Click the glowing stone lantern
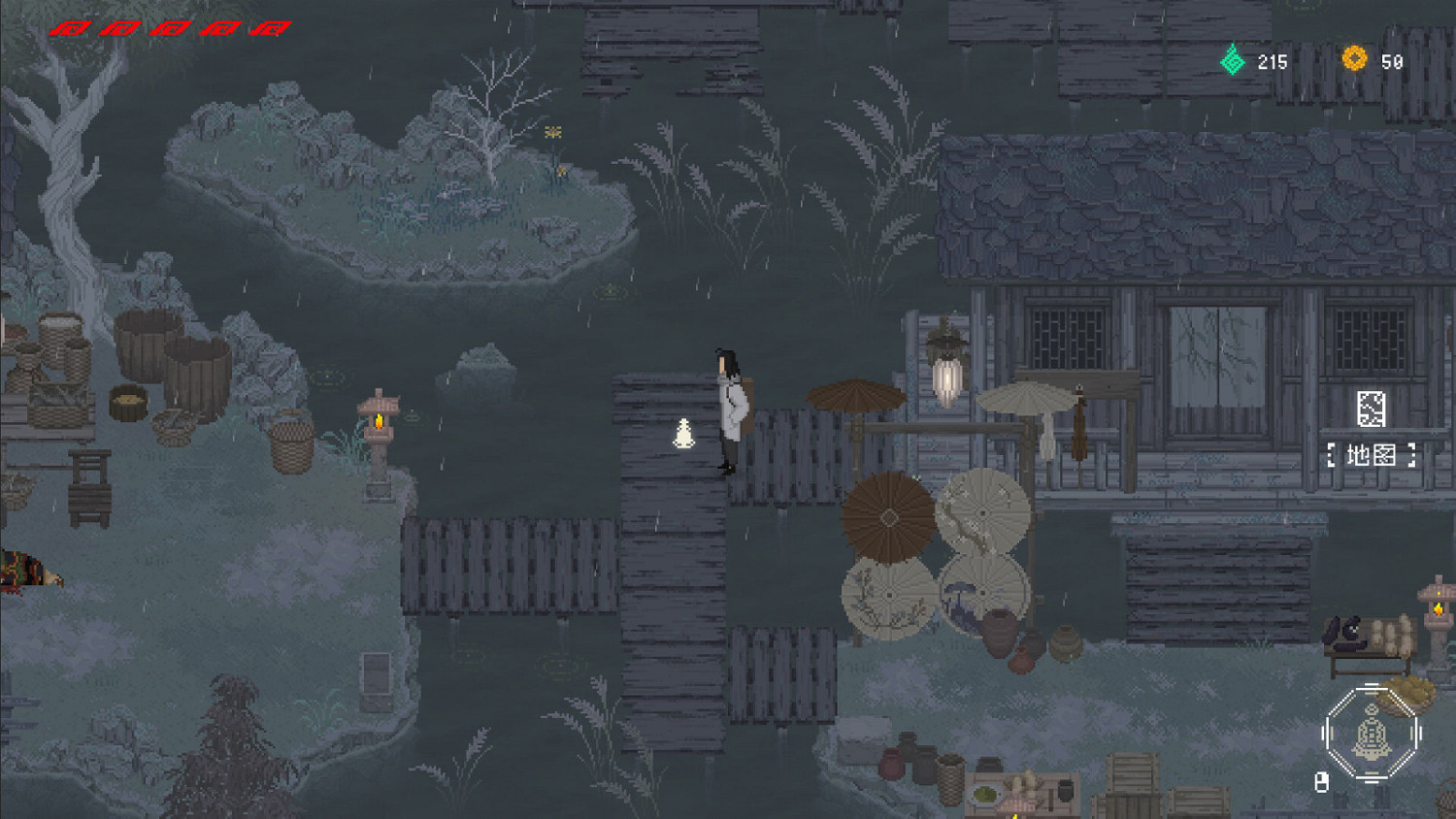 [x=378, y=419]
